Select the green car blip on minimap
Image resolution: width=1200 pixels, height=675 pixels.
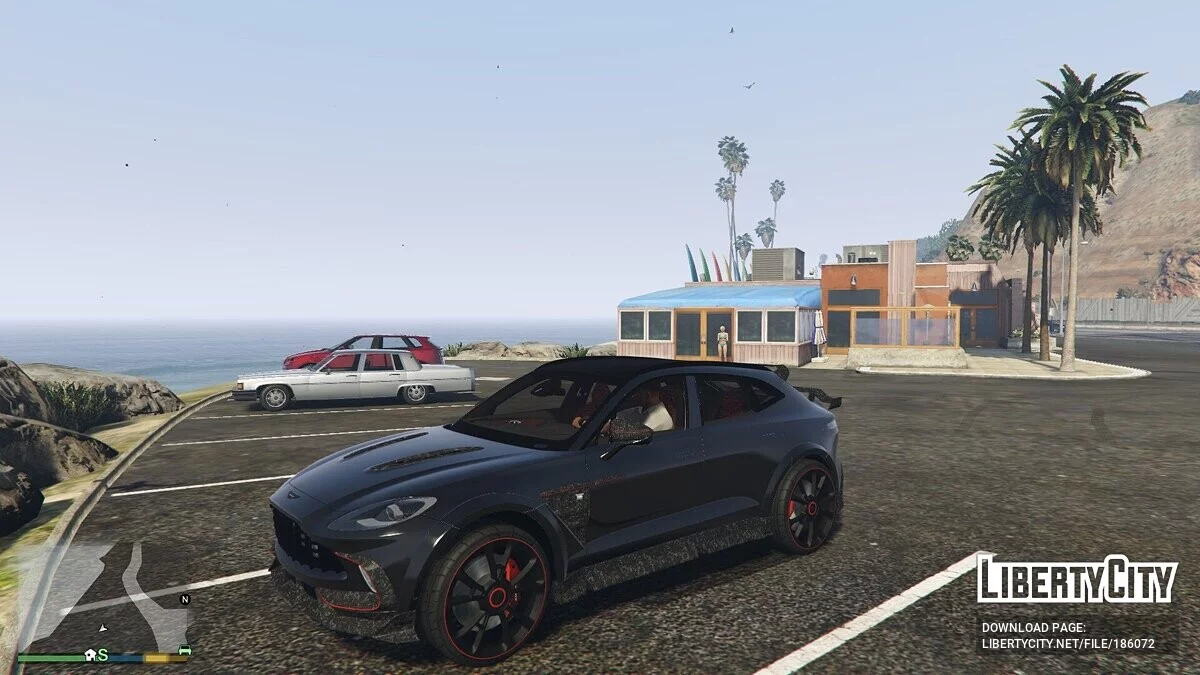coord(184,651)
